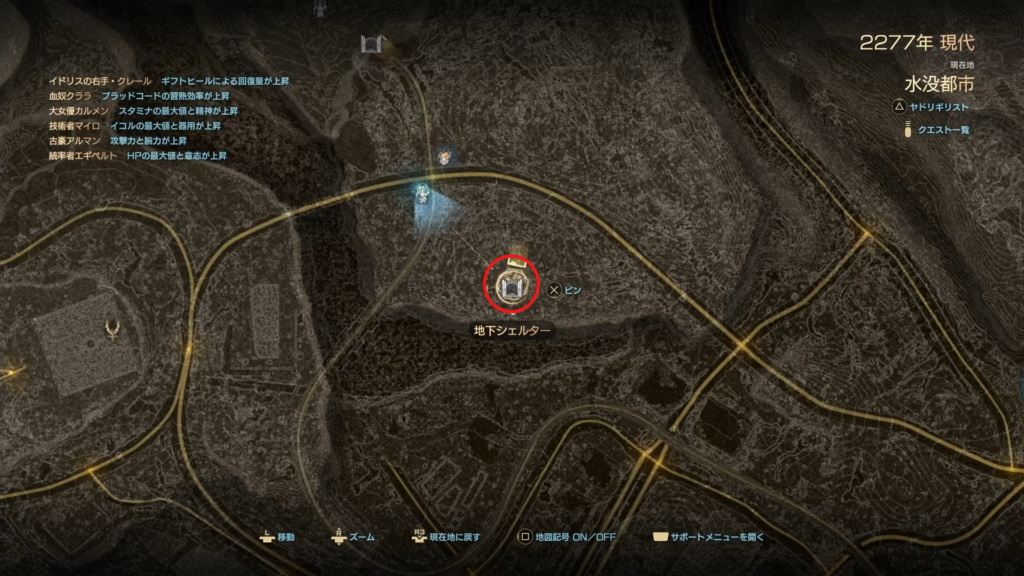Screen dimensions: 1024x576
Task: Open the クエスト一覧 quest list
Action: pyautogui.click(x=938, y=130)
